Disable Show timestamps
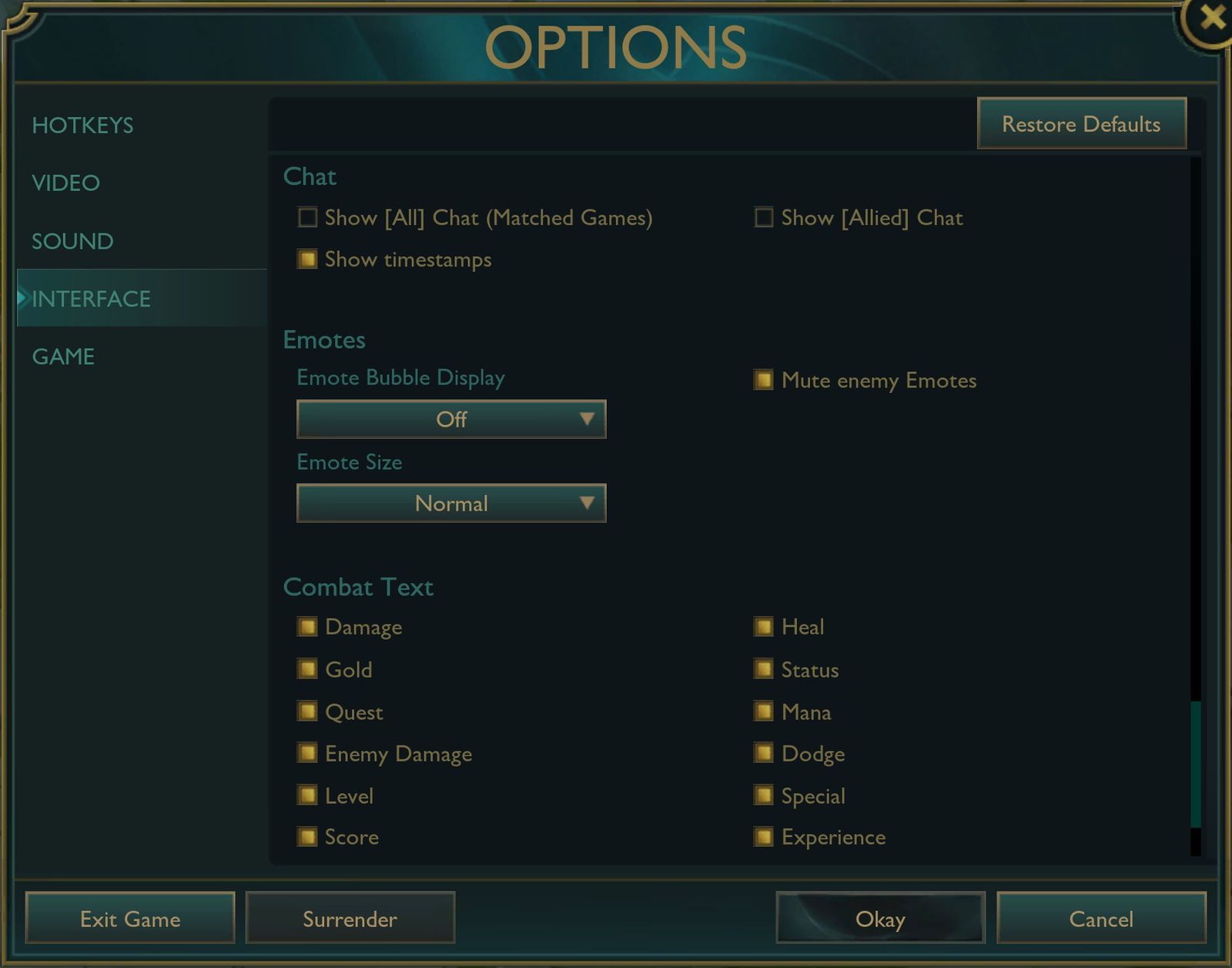Image resolution: width=1232 pixels, height=968 pixels. click(306, 260)
